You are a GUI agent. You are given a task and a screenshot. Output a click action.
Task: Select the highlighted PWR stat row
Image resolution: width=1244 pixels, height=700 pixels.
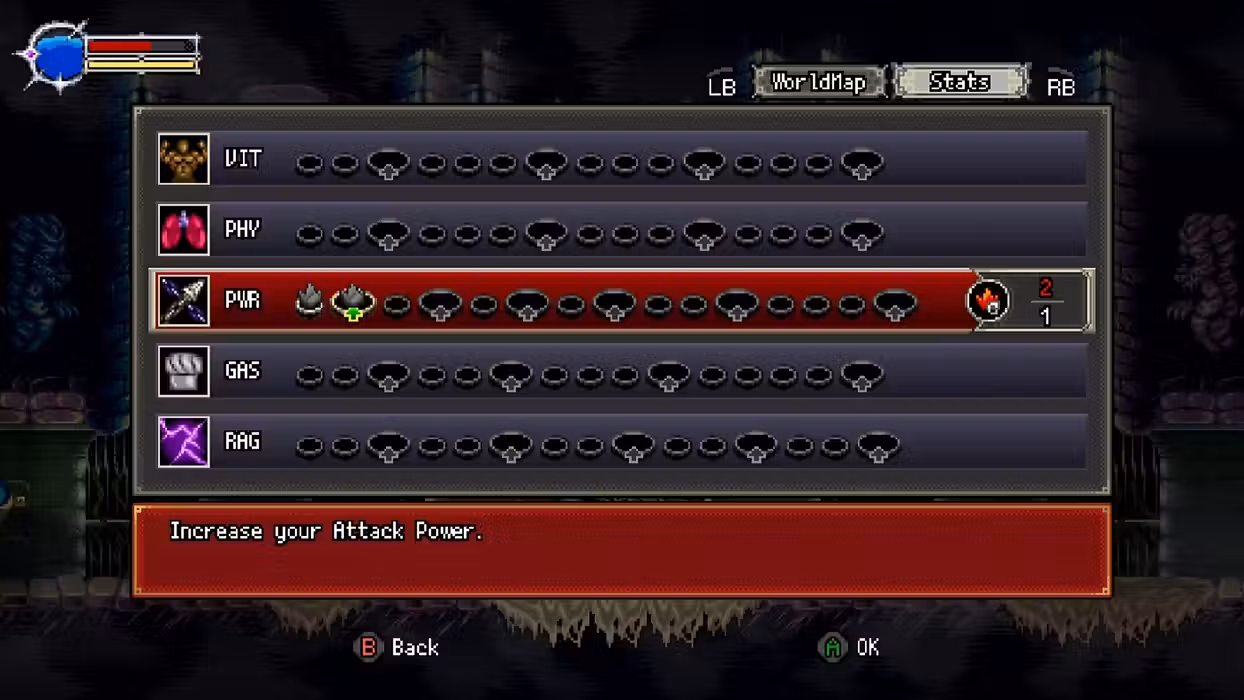(620, 300)
